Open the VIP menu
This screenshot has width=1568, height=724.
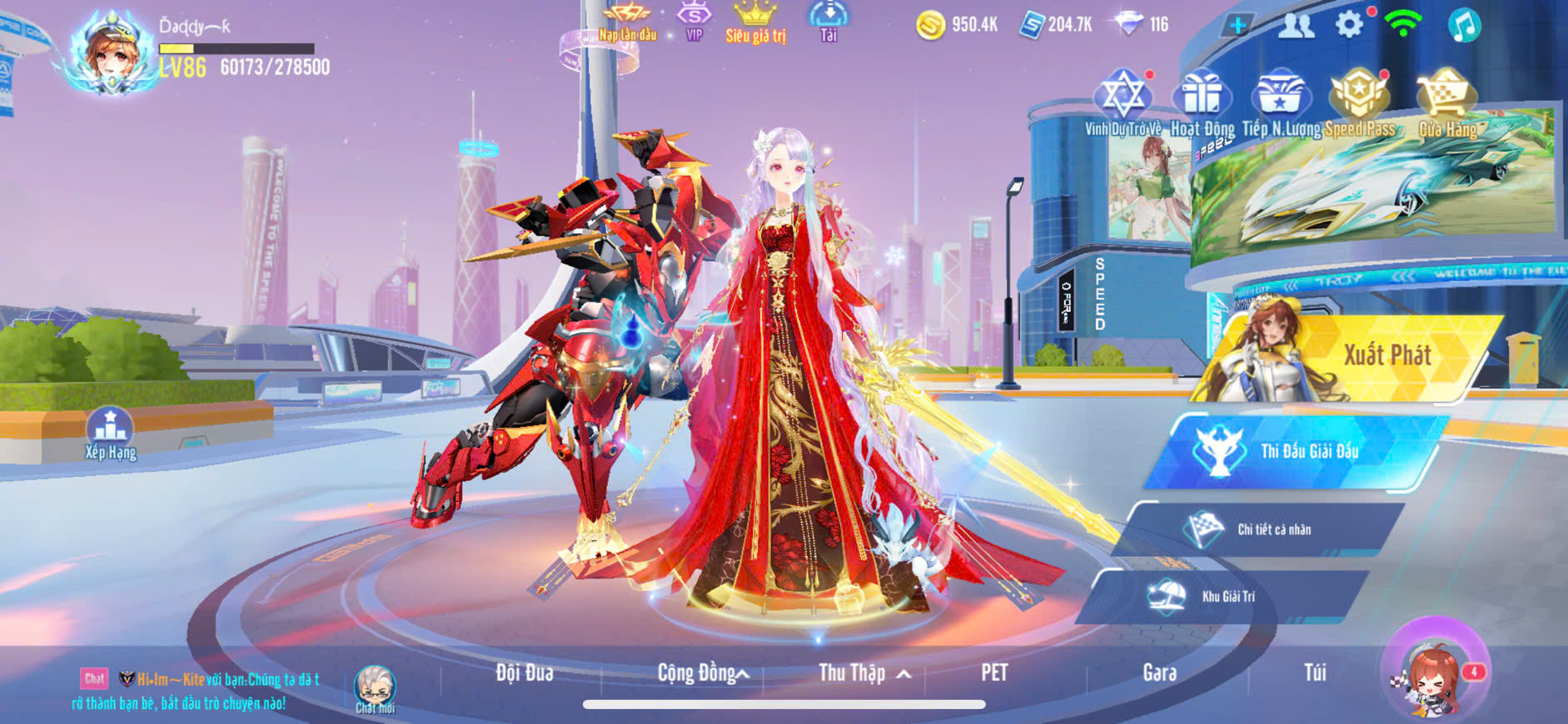pos(694,22)
